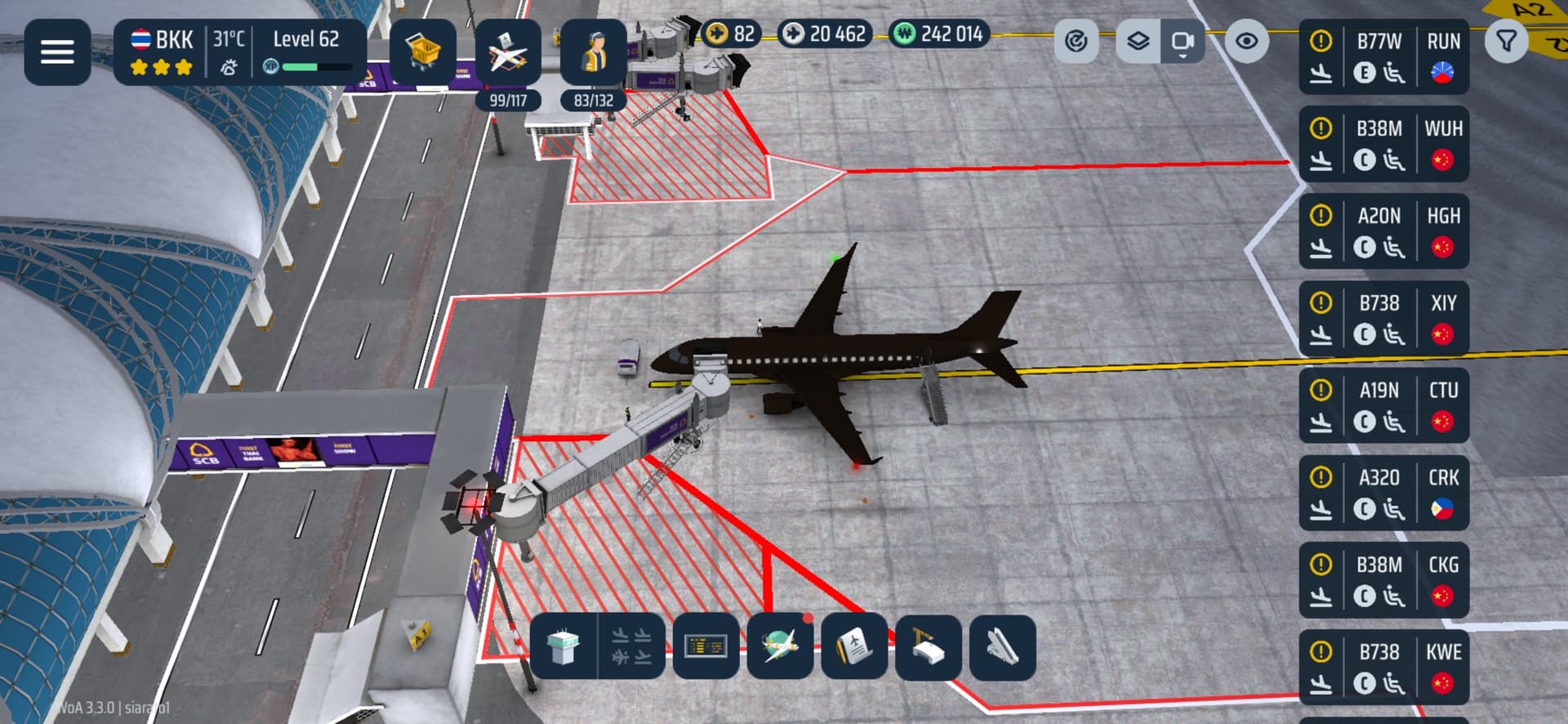Open the contracts document panel
Viewport: 1568px width, 724px height.
[x=854, y=646]
